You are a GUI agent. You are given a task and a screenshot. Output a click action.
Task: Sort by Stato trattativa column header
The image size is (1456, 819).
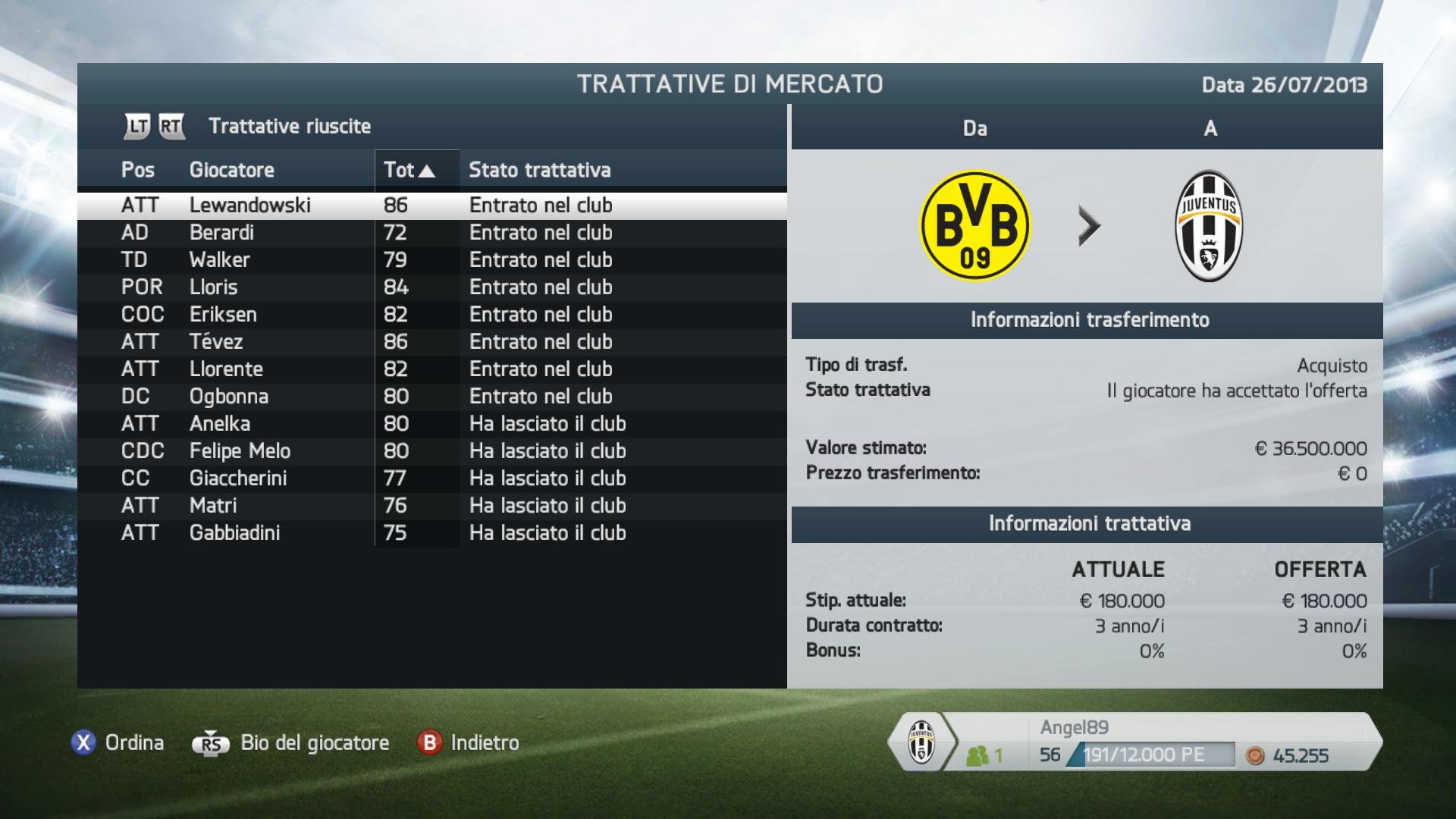point(539,170)
